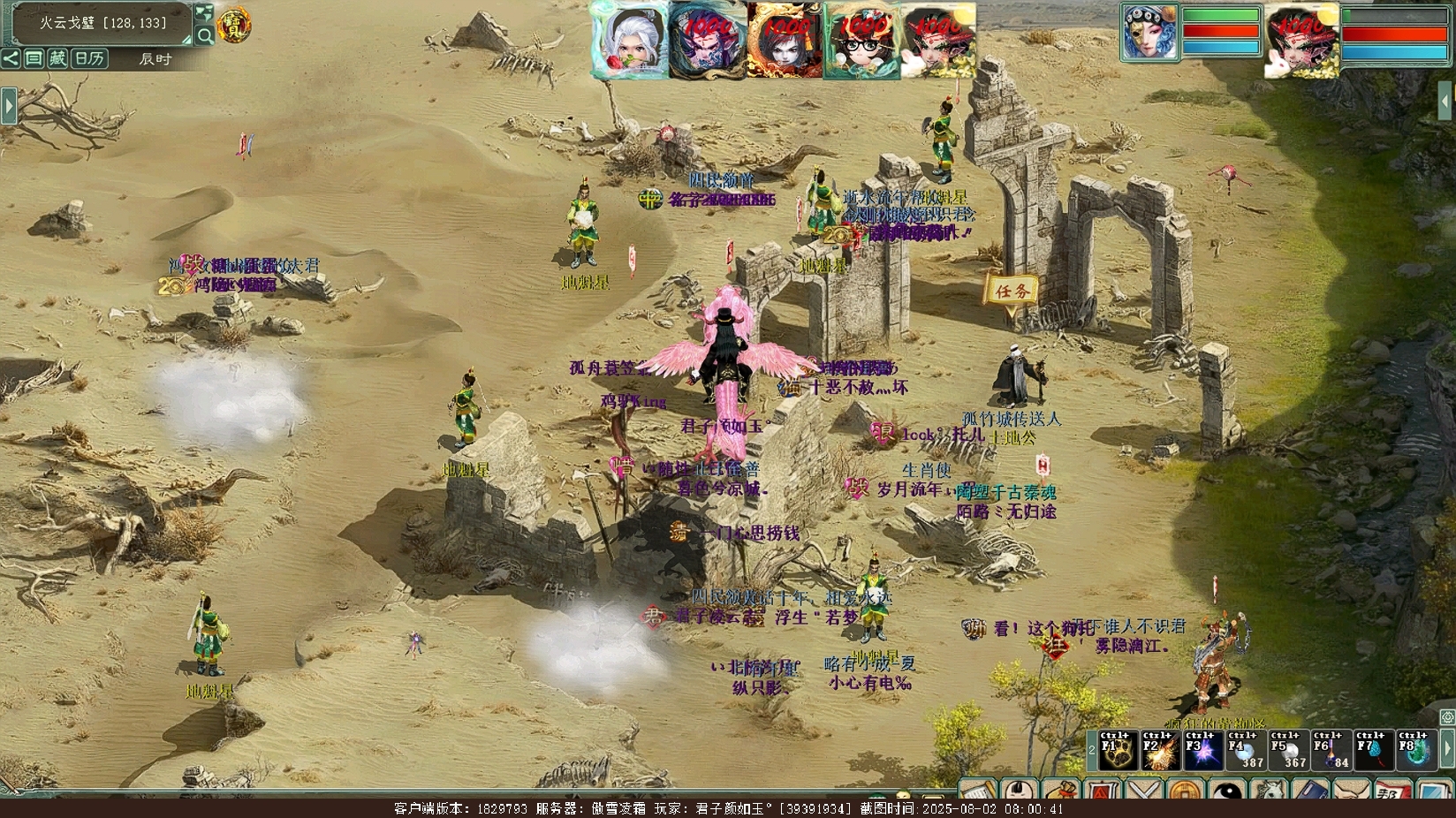
Task: Open the world map from the minimap panel
Action: [204, 13]
